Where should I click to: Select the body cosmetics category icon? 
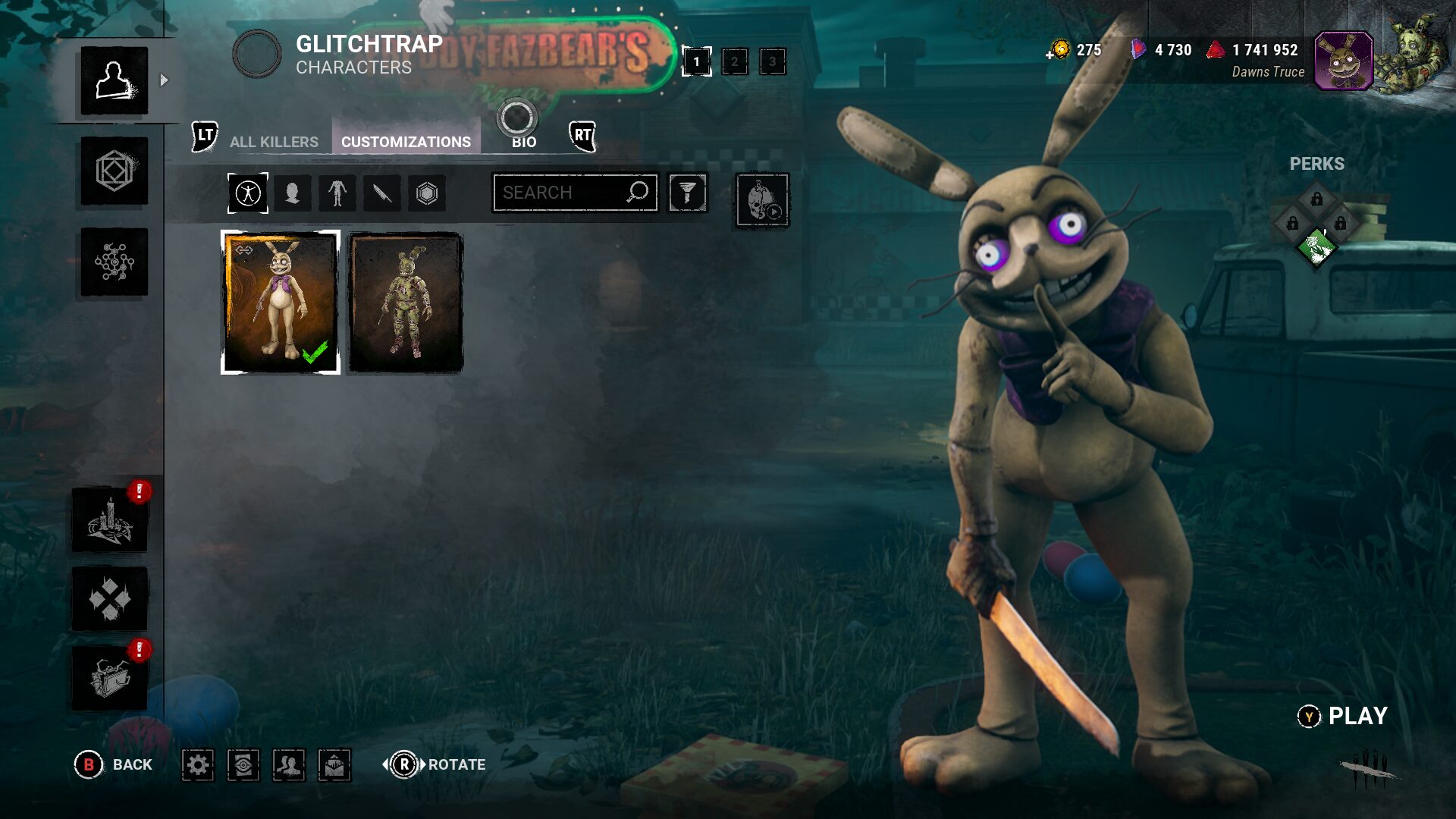337,193
